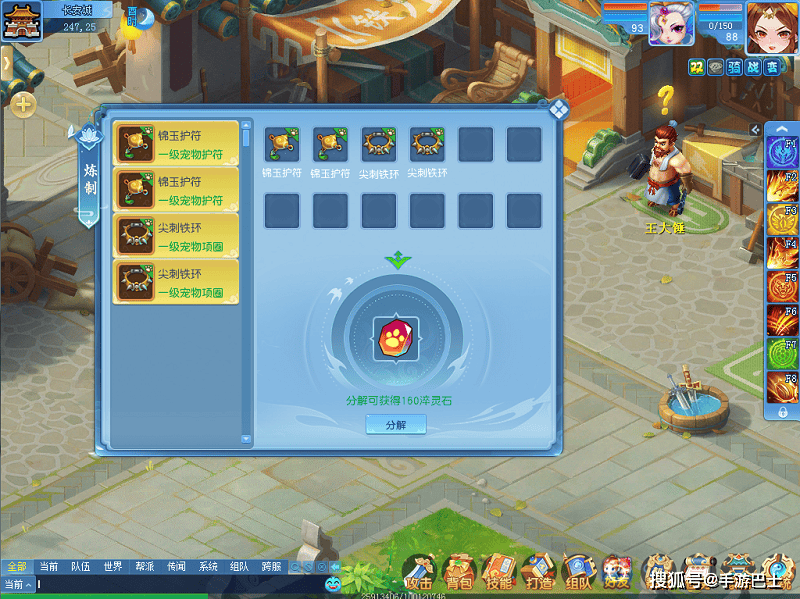Activate the F1 blue swirl skill
Viewport: 800px width, 599px height.
click(x=782, y=152)
